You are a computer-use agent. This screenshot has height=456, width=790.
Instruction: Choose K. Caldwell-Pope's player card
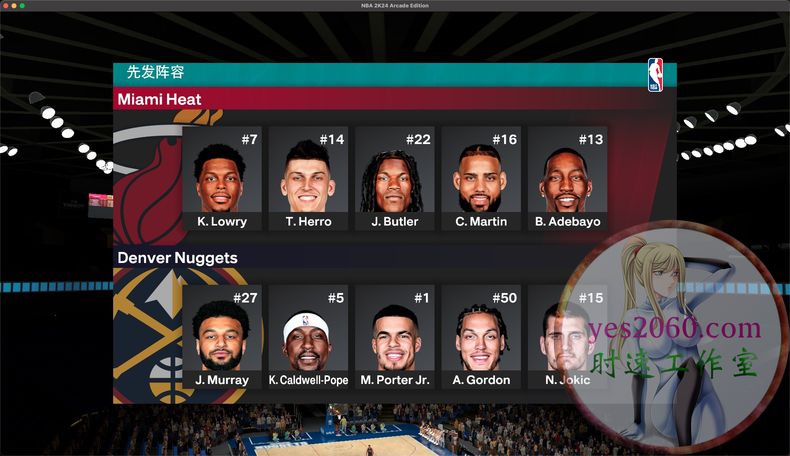[x=308, y=337]
